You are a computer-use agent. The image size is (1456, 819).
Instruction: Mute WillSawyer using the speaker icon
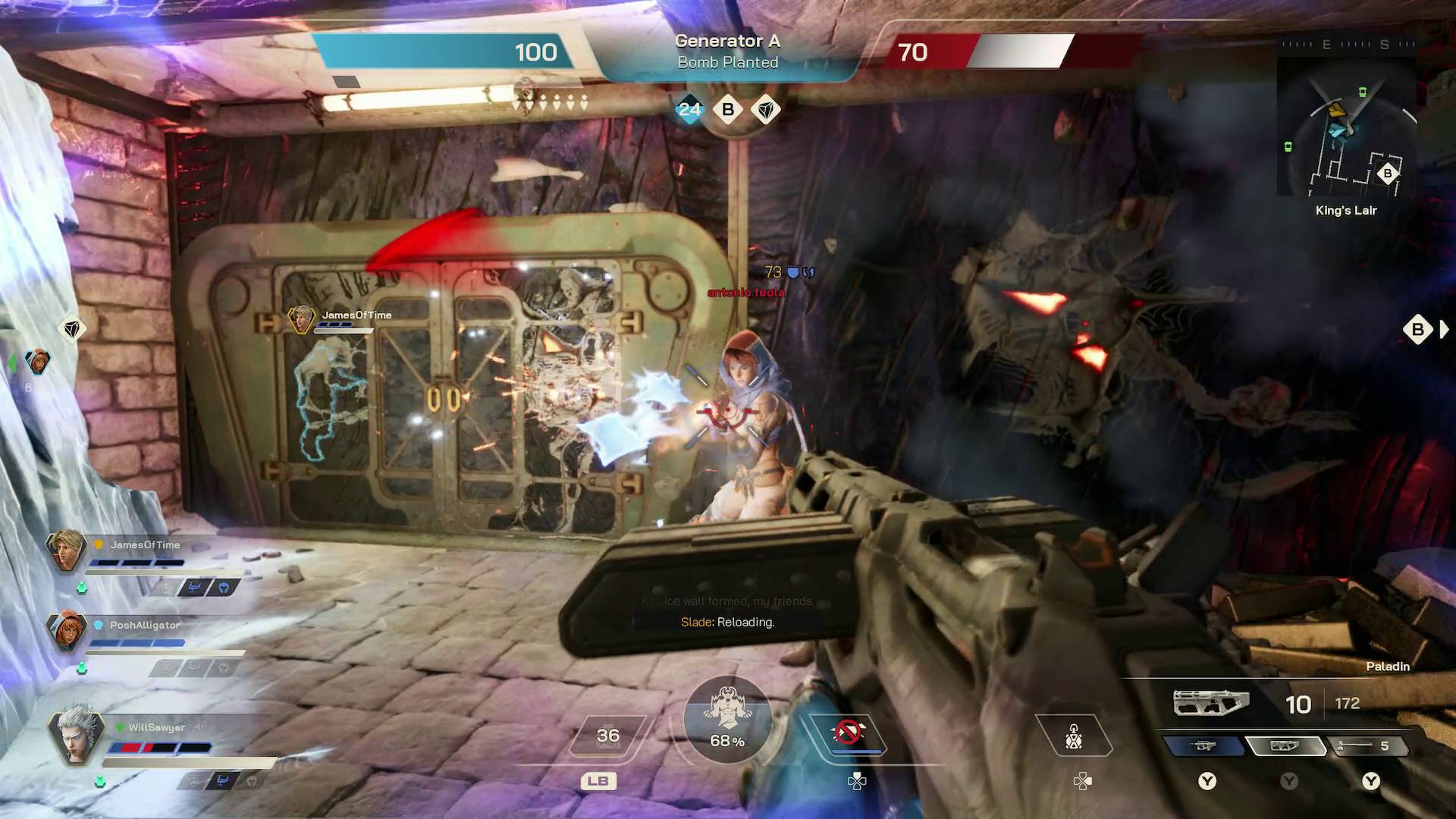(201, 727)
